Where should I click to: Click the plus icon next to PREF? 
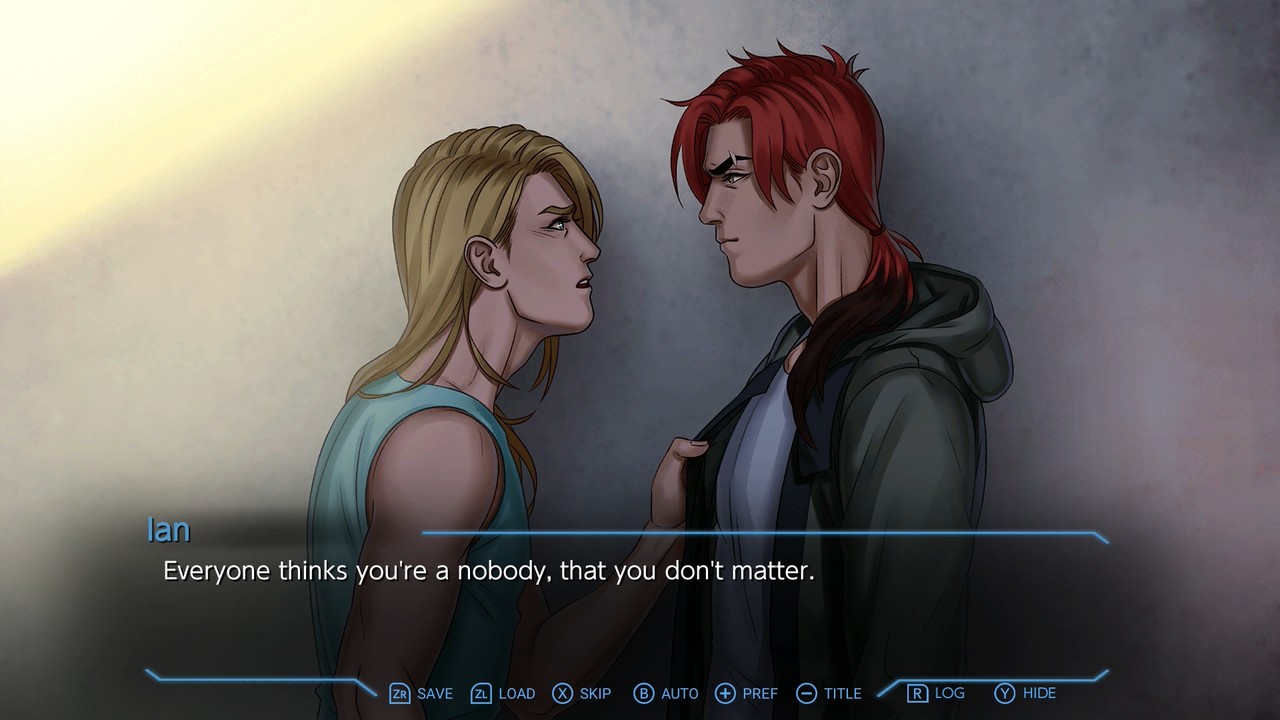tap(723, 693)
